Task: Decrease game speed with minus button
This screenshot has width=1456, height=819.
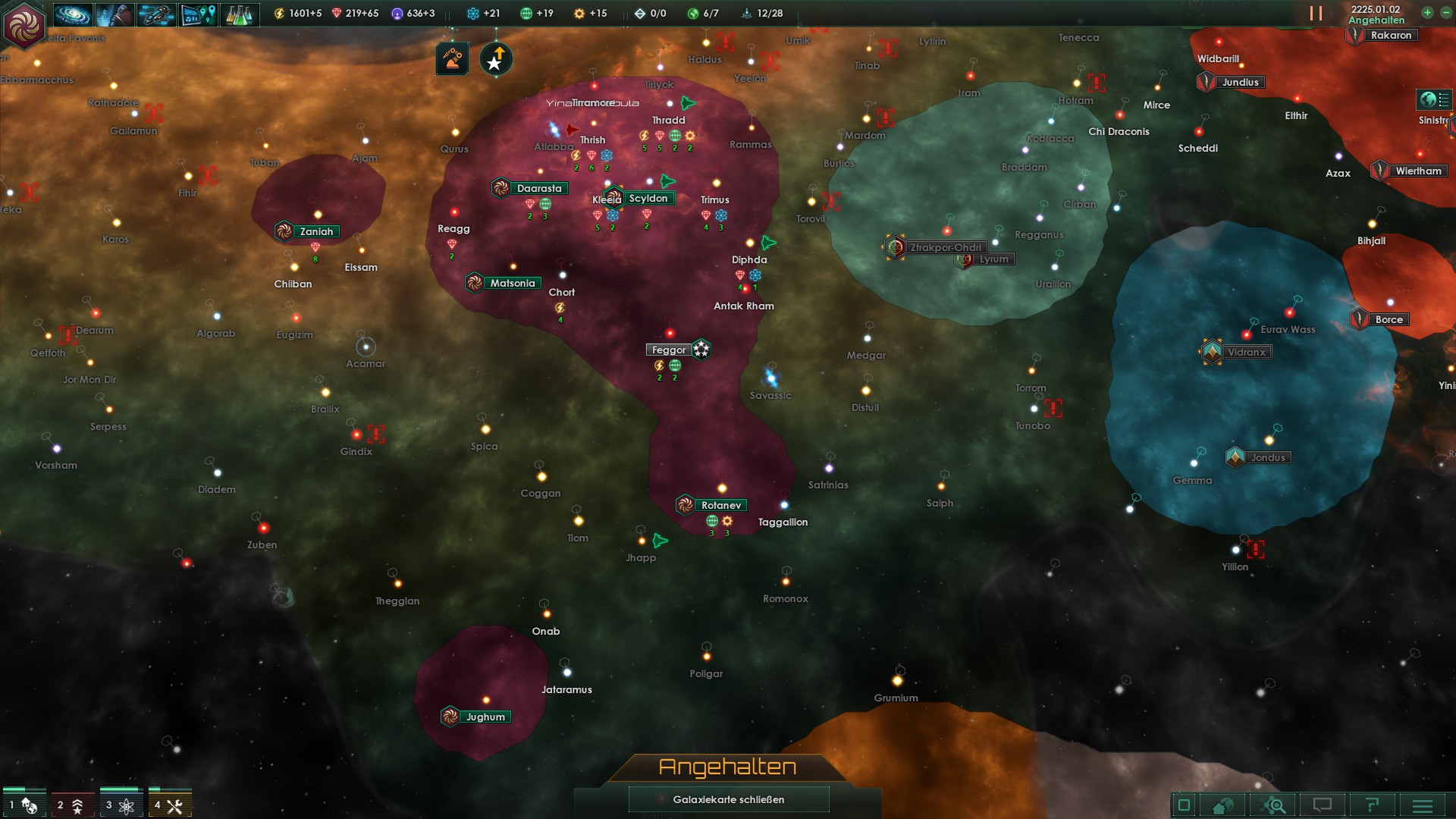Action: [x=1445, y=13]
